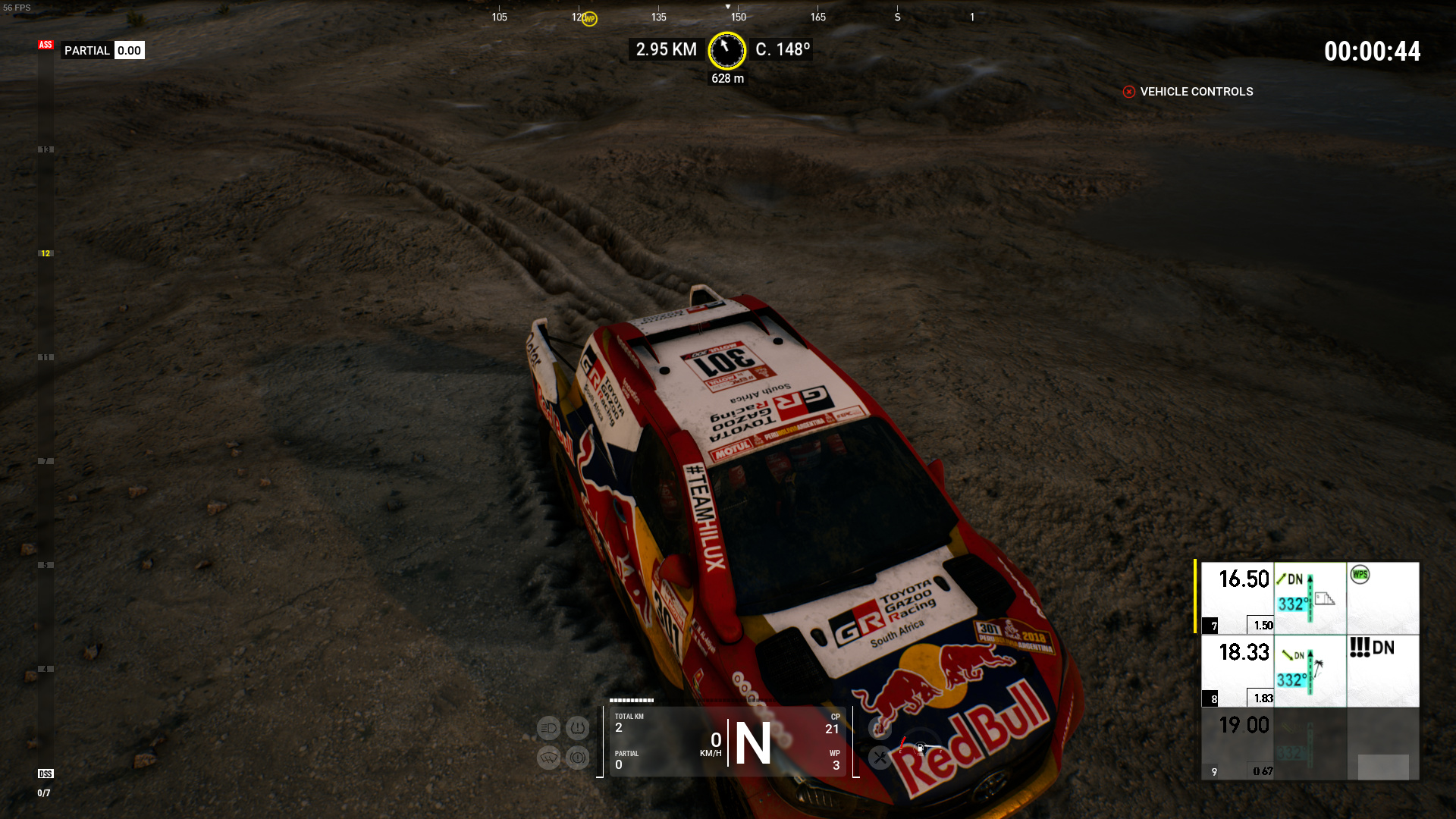Open the wrench and screwdriver repair icon
The image size is (1456, 819).
(880, 757)
